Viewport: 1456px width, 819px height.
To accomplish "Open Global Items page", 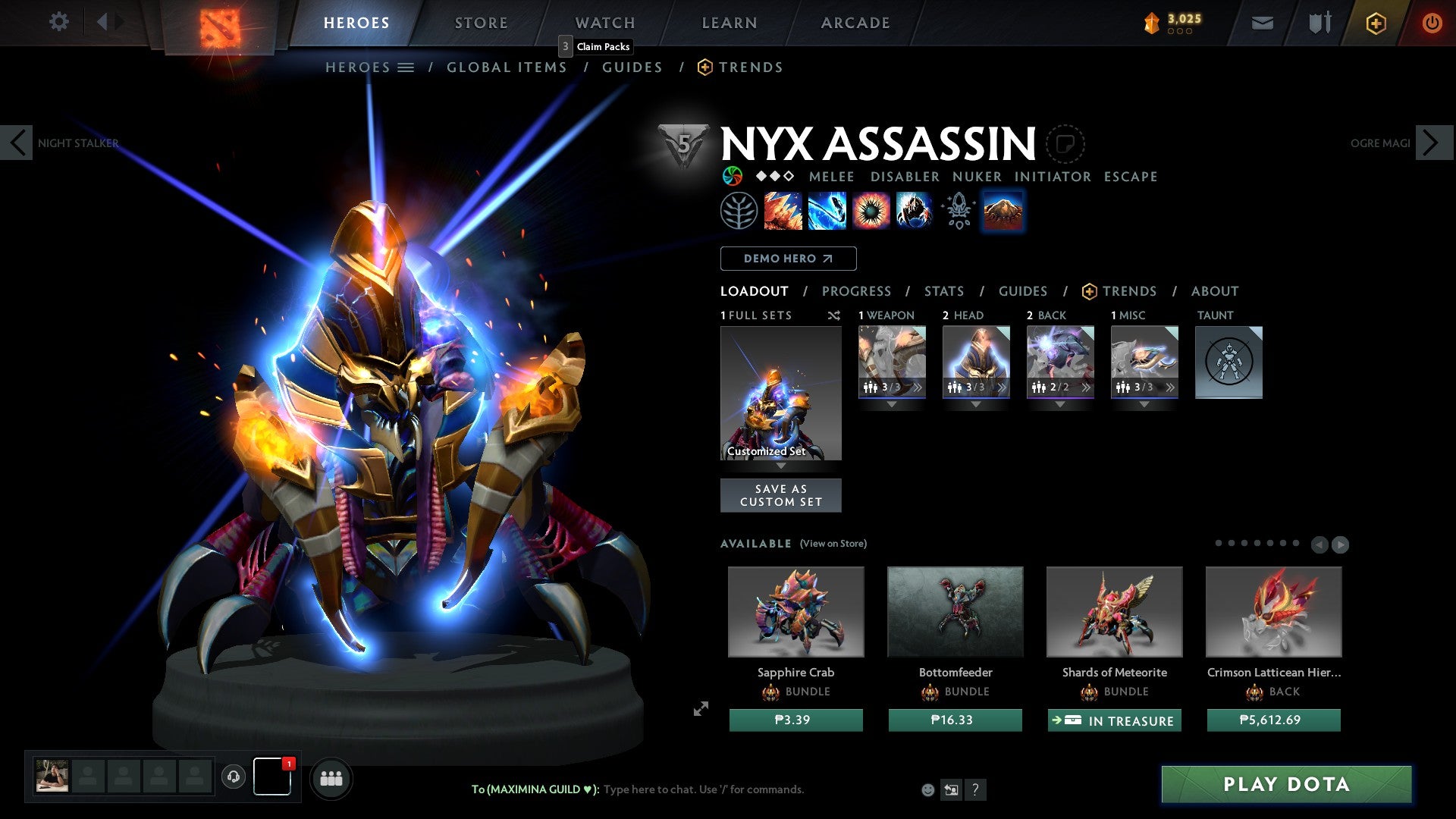I will pyautogui.click(x=507, y=67).
